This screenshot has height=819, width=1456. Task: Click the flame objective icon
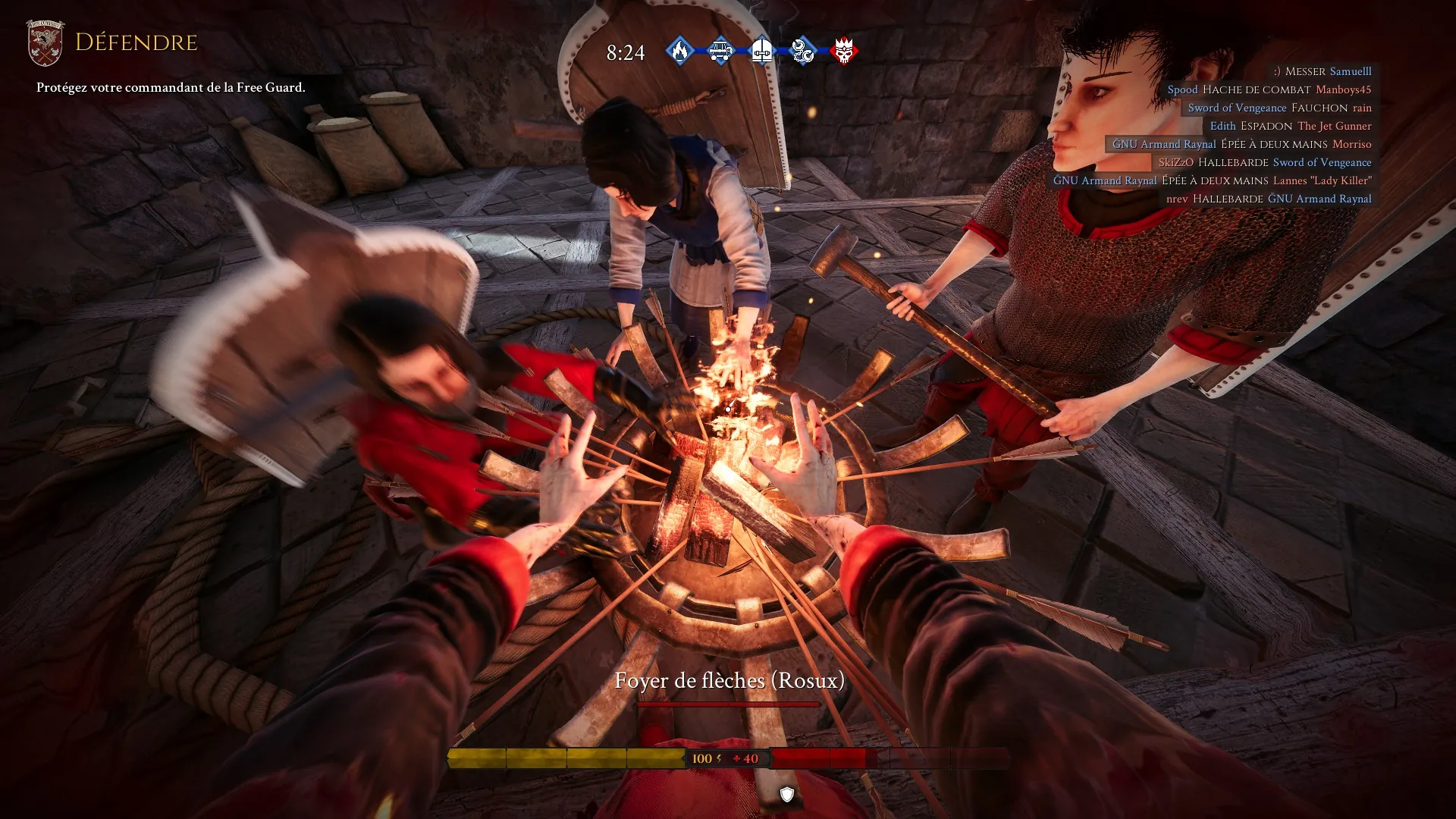tap(680, 51)
